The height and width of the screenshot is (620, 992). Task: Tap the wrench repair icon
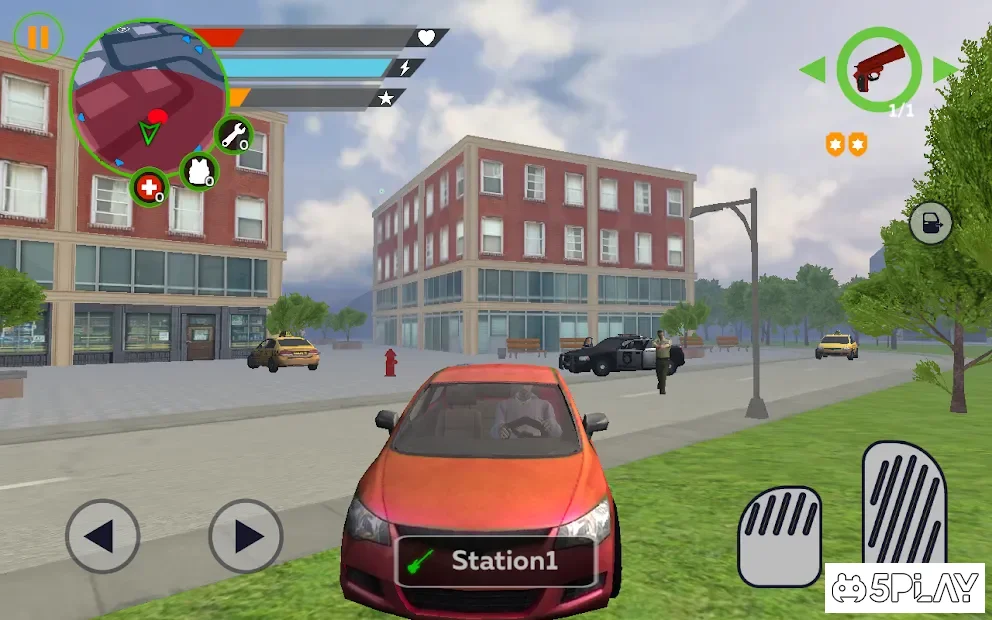tap(233, 134)
